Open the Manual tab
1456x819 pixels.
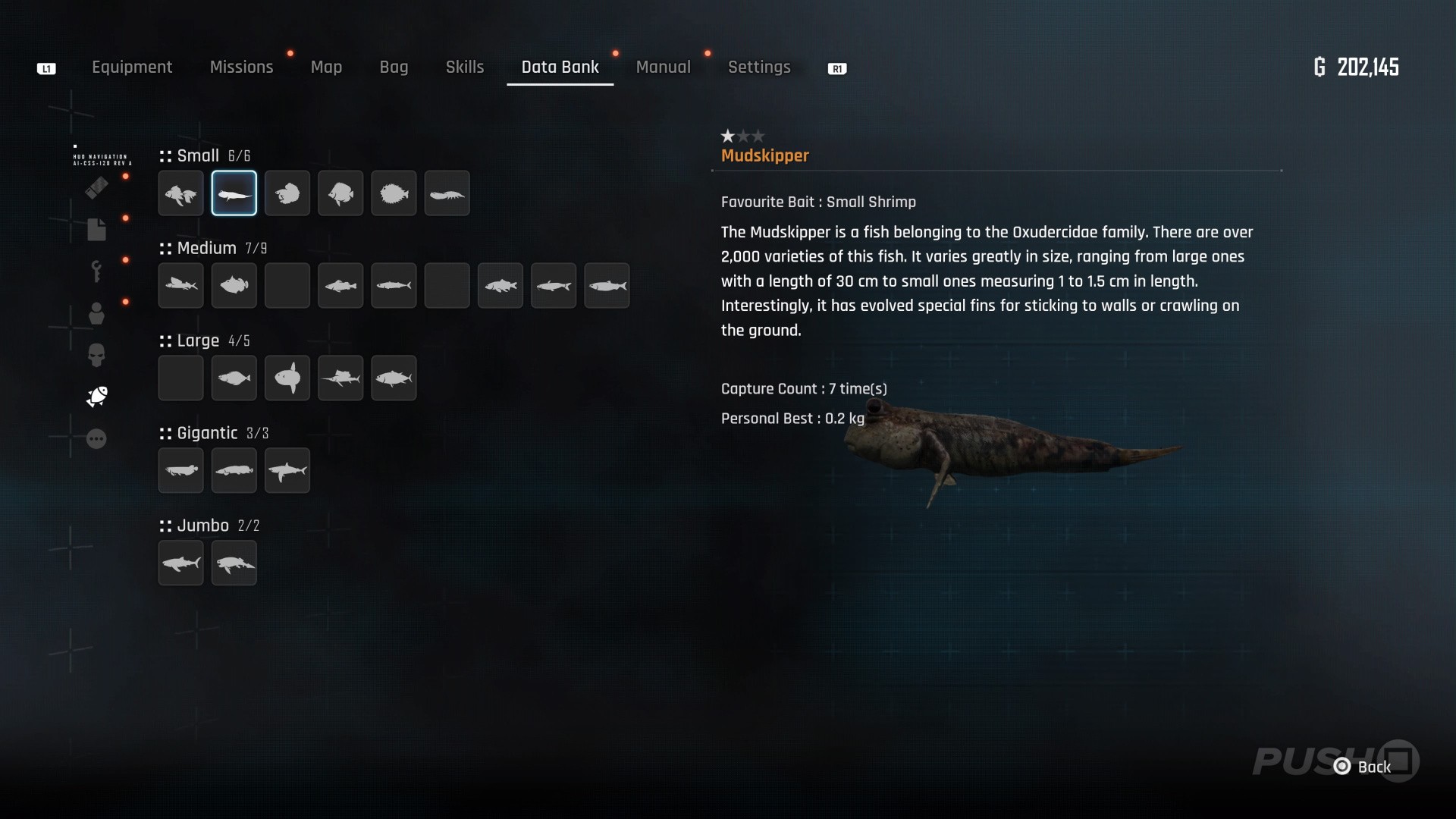point(663,67)
